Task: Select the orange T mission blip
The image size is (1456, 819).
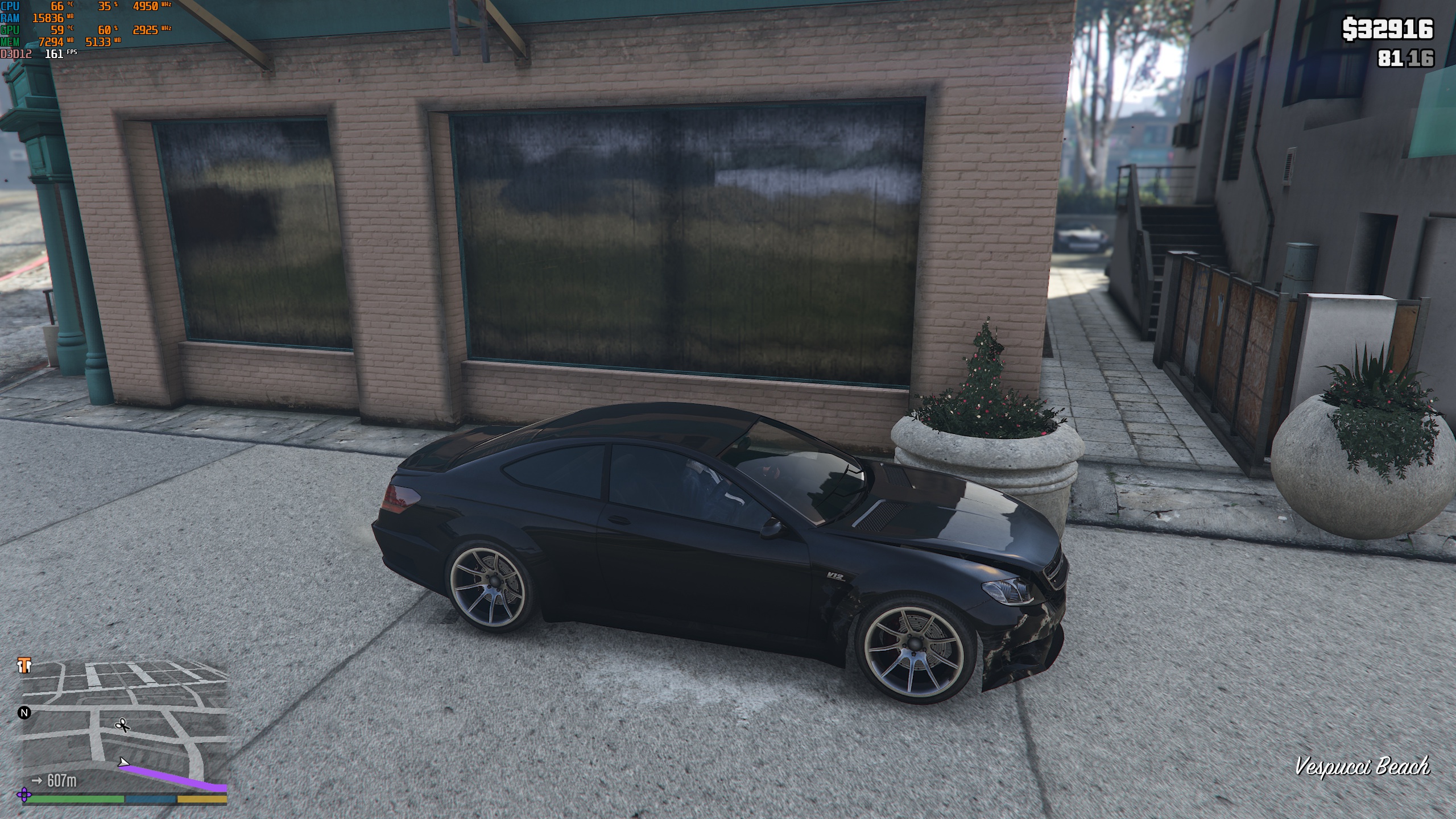Action: pos(24,665)
